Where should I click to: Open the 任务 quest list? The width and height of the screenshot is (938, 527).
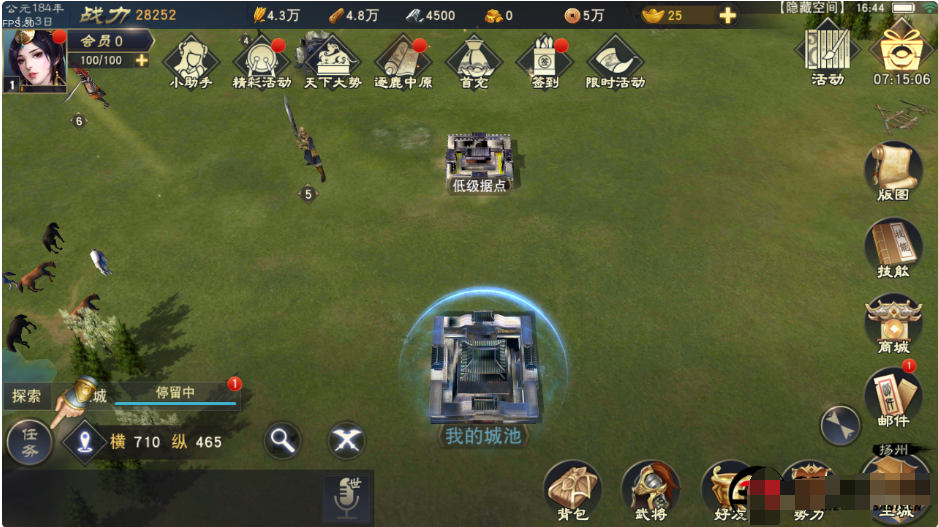click(x=30, y=443)
